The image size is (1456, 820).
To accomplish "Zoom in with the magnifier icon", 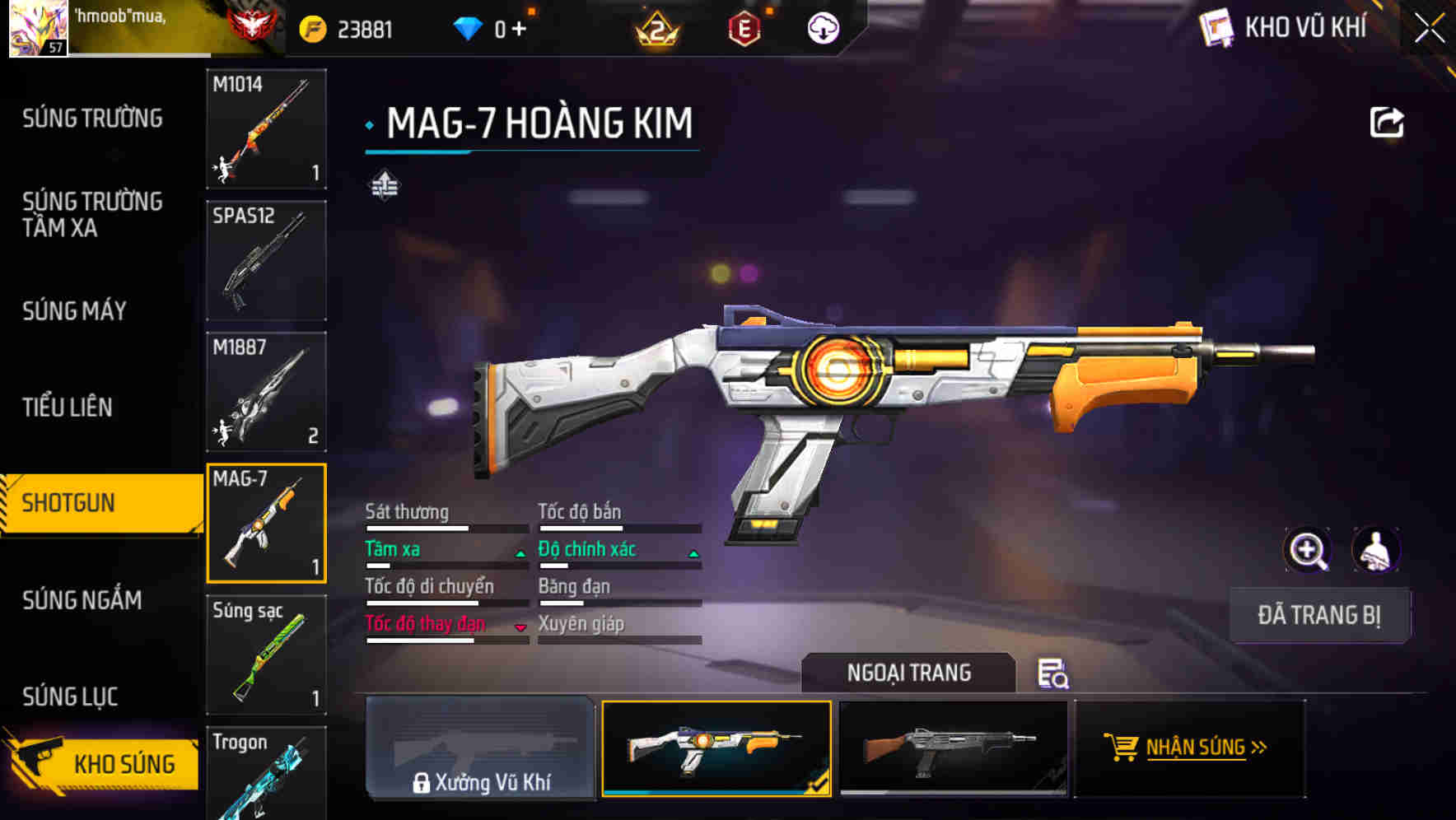I will point(1307,550).
